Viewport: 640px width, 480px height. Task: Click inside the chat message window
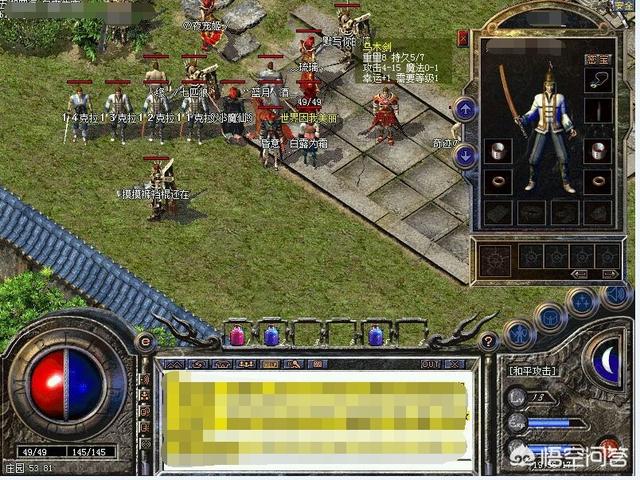click(320, 415)
